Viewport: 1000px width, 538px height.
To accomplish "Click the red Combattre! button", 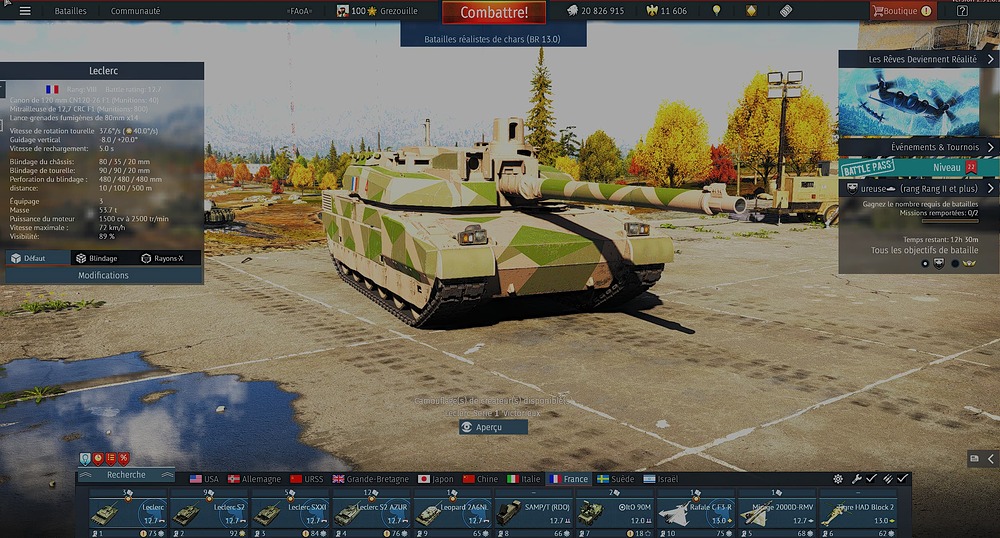I will (x=493, y=13).
